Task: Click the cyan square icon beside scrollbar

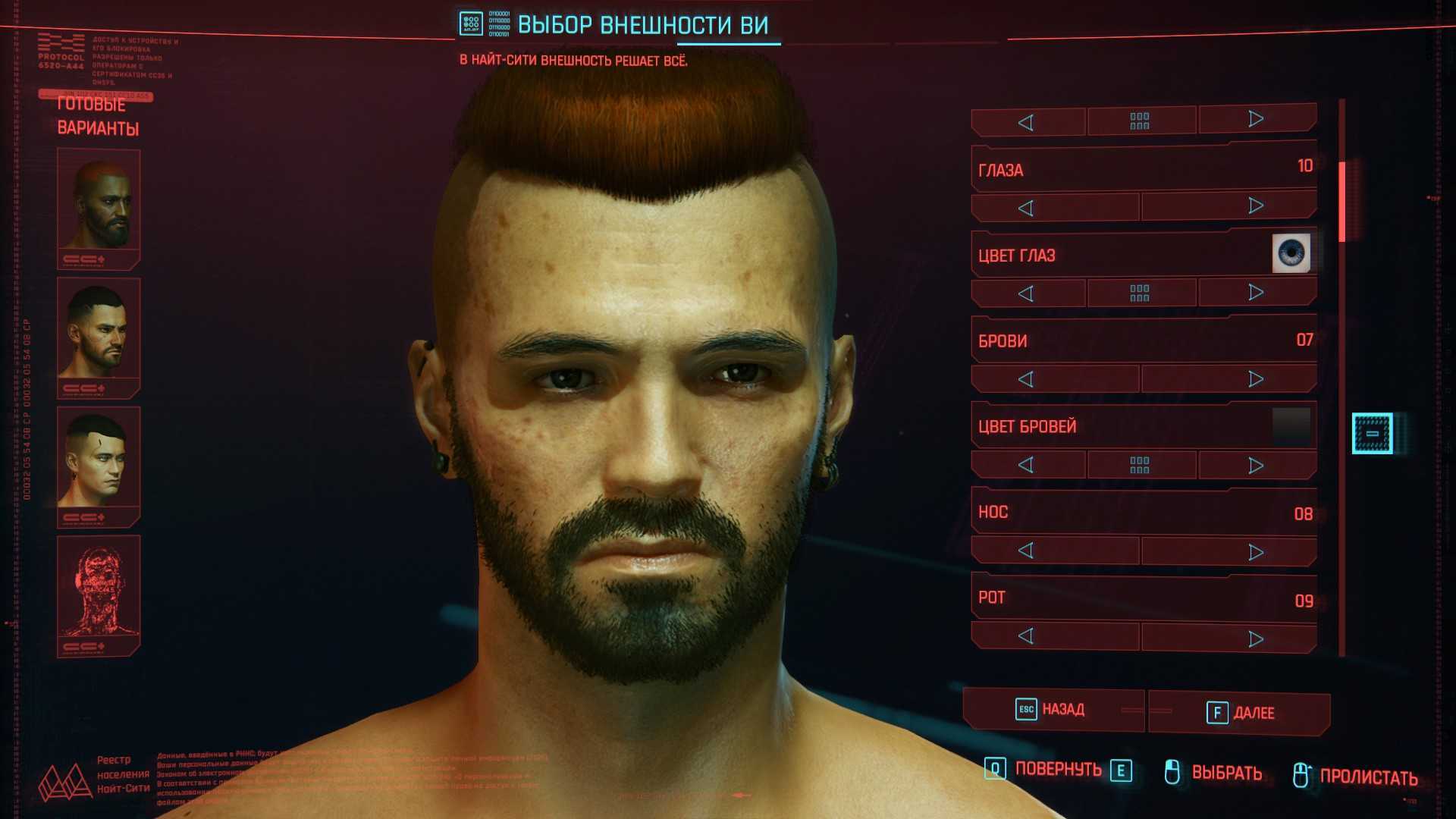Action: coord(1372,434)
